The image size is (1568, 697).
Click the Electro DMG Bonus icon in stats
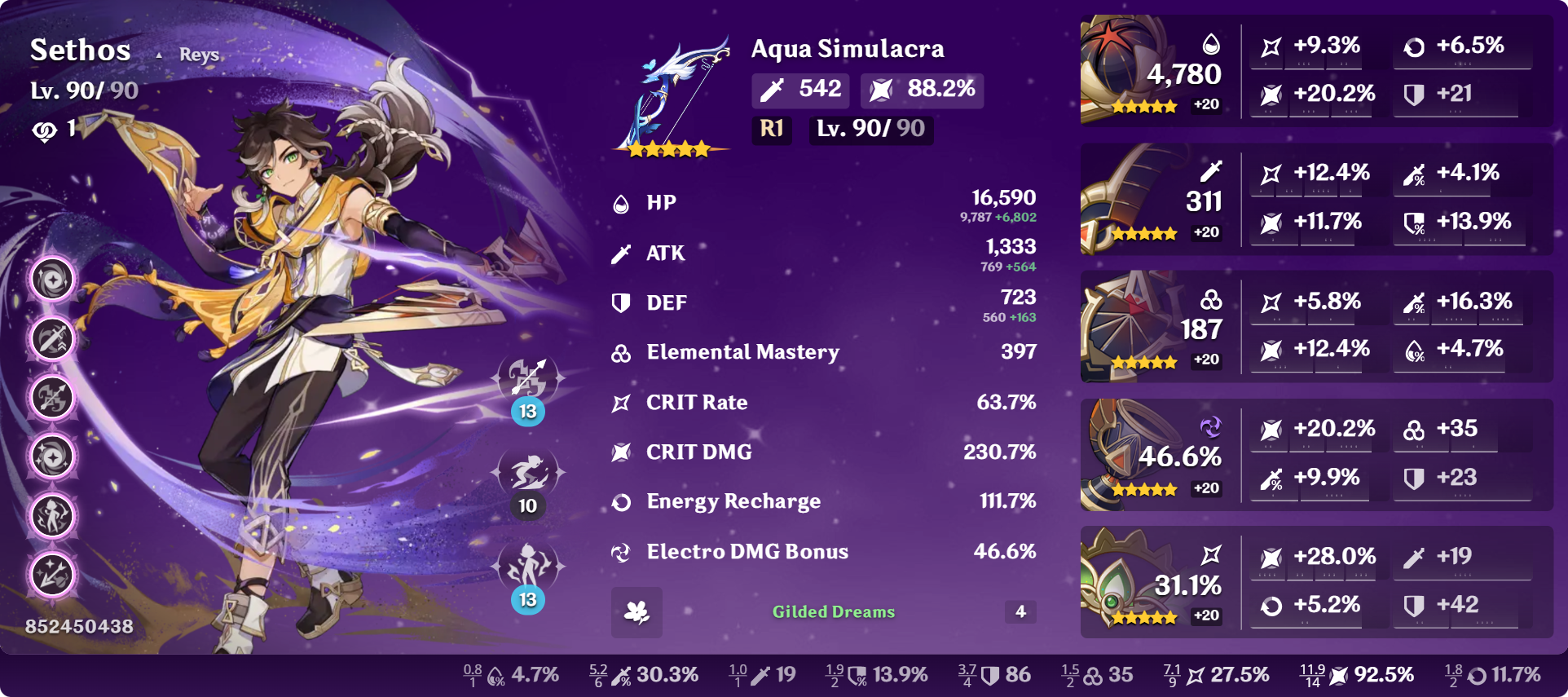[621, 552]
